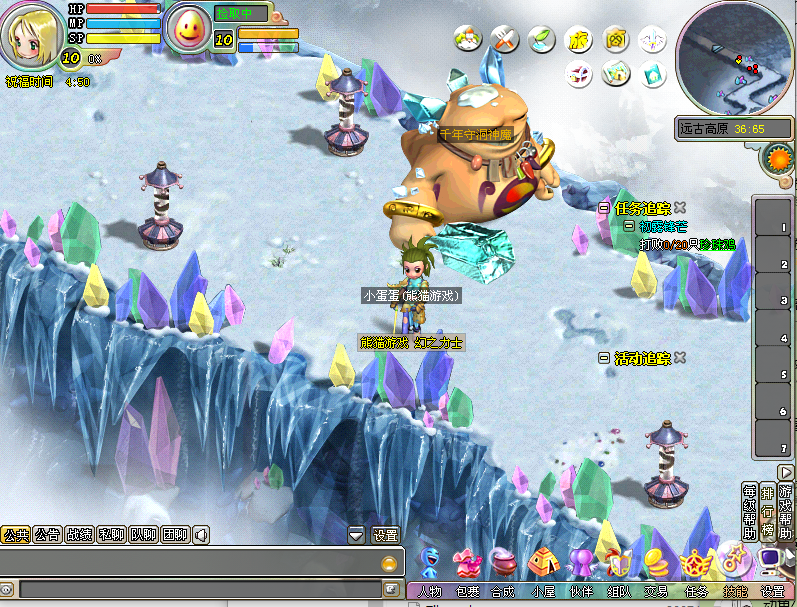797x607 pixels.
Task: Toggle the chat speaker sound icon
Action: coord(201,535)
